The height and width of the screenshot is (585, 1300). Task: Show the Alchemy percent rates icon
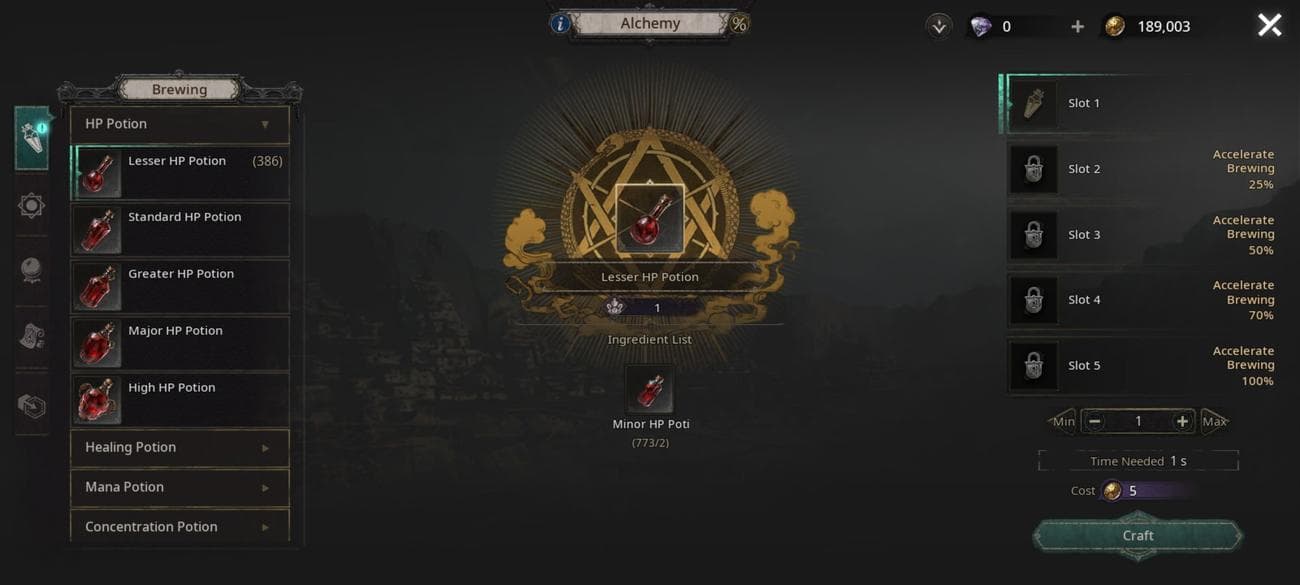pos(739,24)
